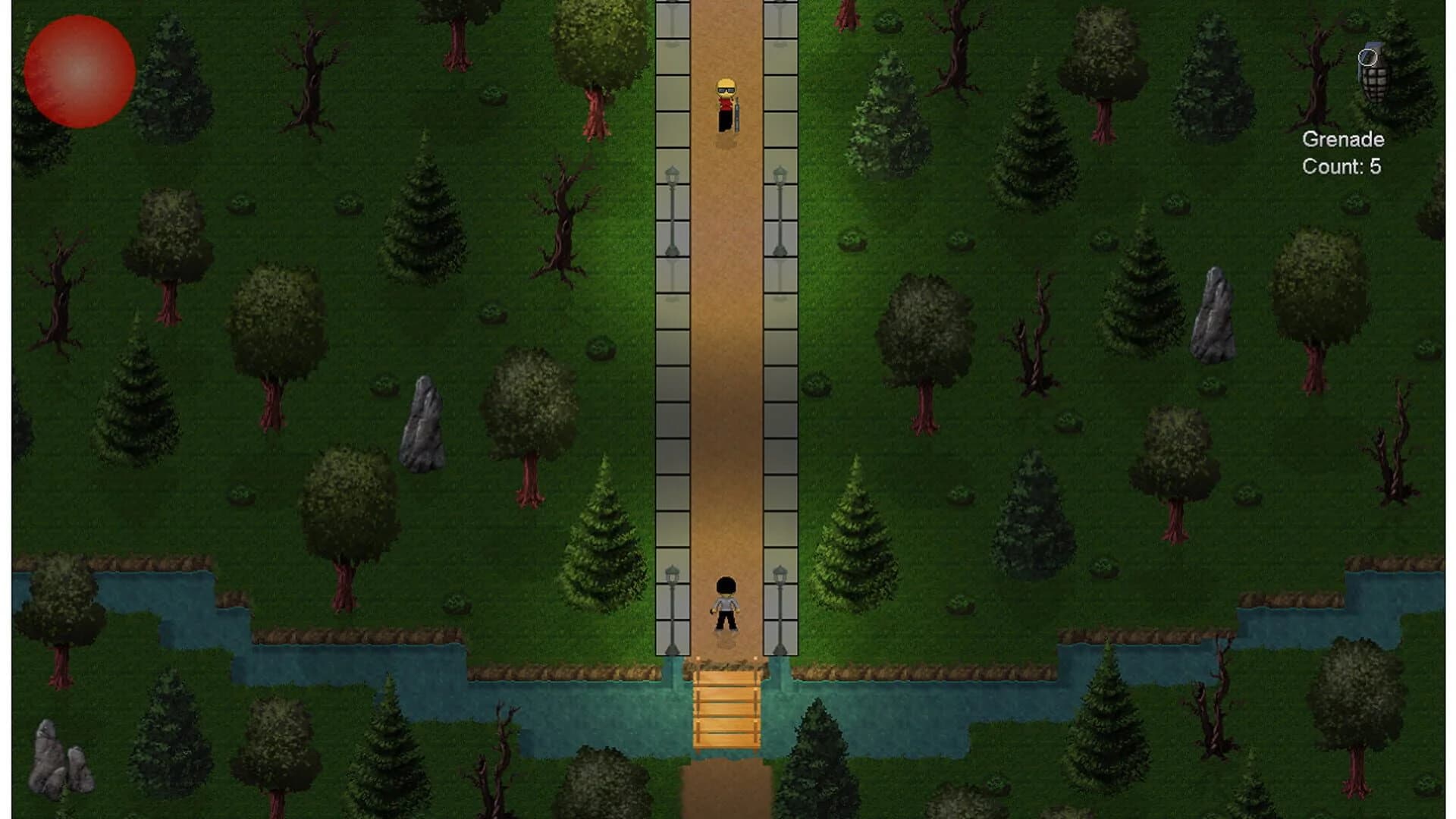Click the Grenade label in the HUD
Image resolution: width=1456 pixels, height=819 pixels.
(x=1344, y=138)
